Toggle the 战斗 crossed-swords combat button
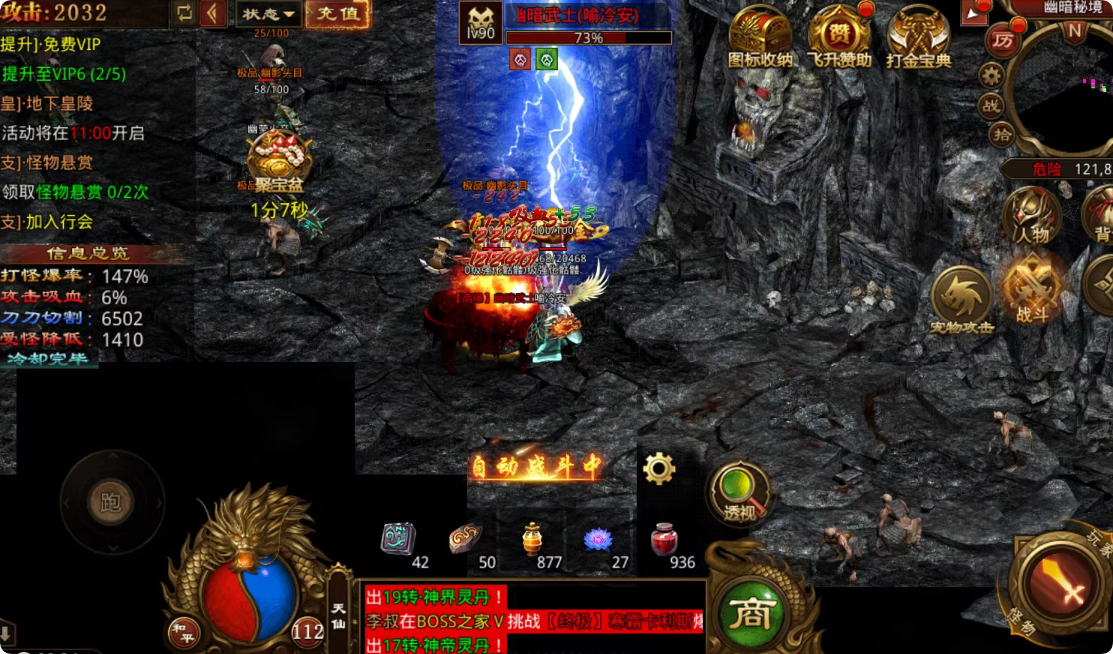Image resolution: width=1113 pixels, height=654 pixels. pos(1031,290)
